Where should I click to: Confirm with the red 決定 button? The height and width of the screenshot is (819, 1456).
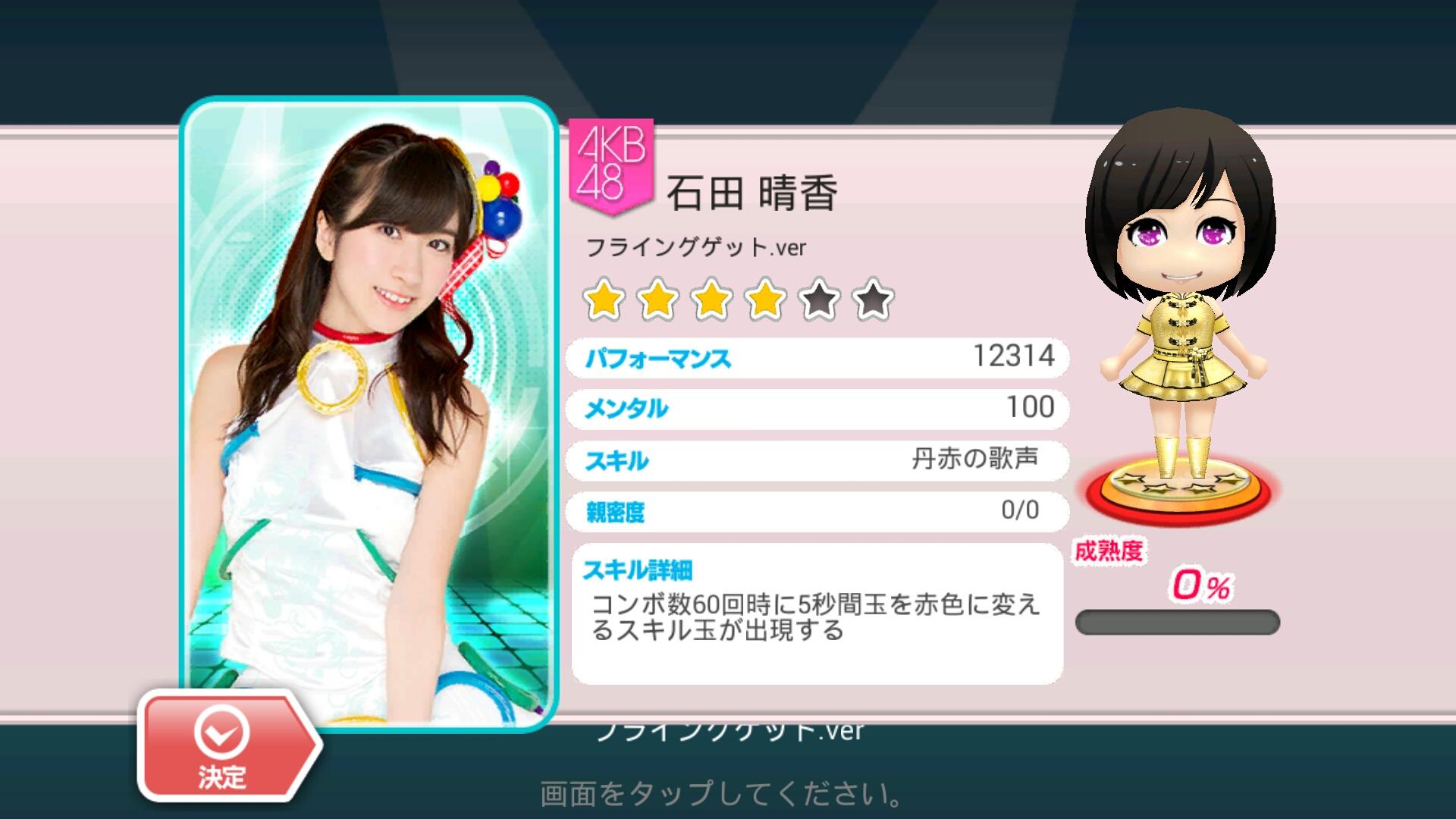pyautogui.click(x=224, y=746)
